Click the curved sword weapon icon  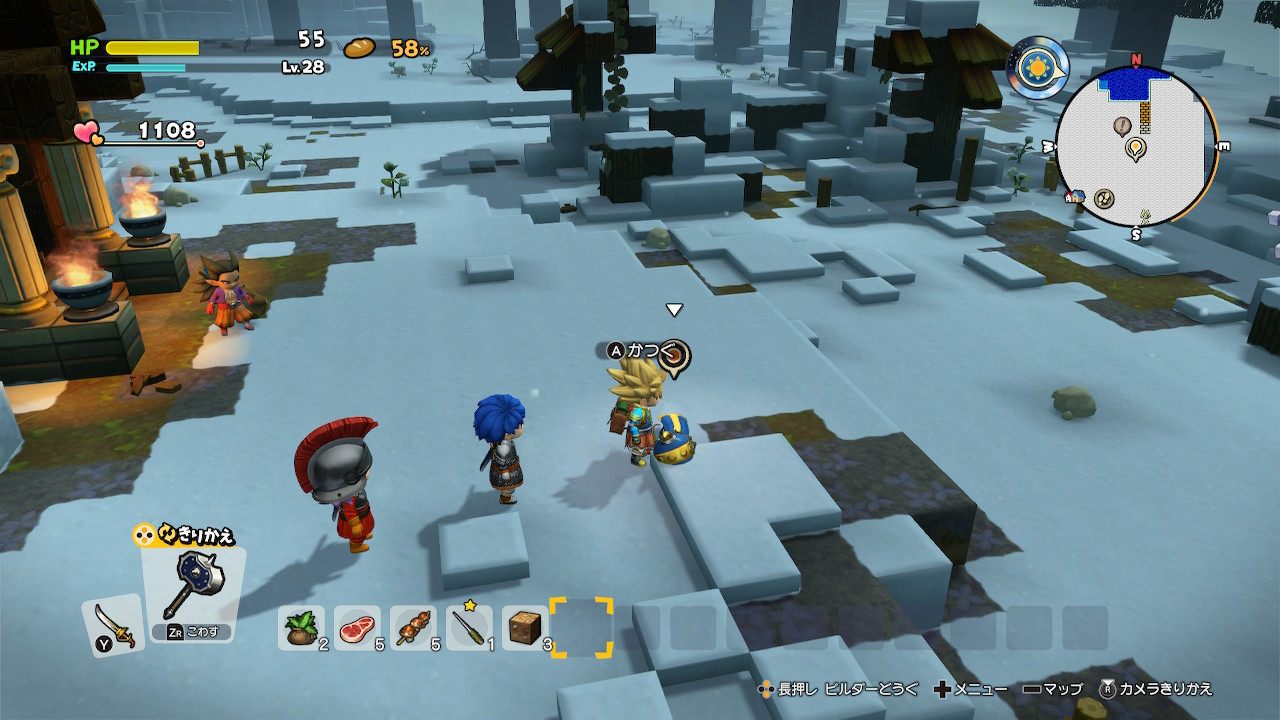pos(112,625)
